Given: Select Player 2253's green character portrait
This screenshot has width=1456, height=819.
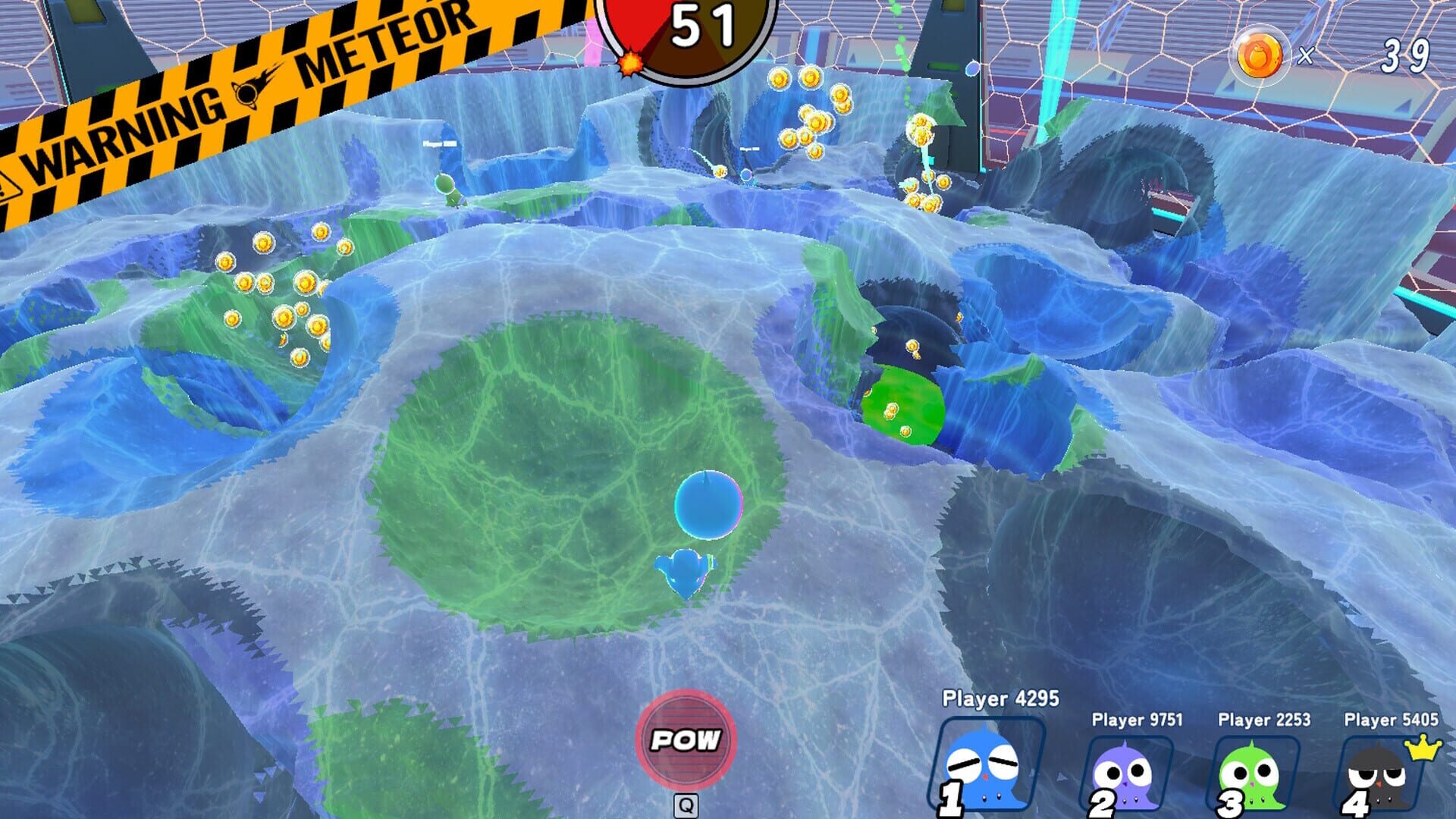Looking at the screenshot, I should click(1254, 775).
